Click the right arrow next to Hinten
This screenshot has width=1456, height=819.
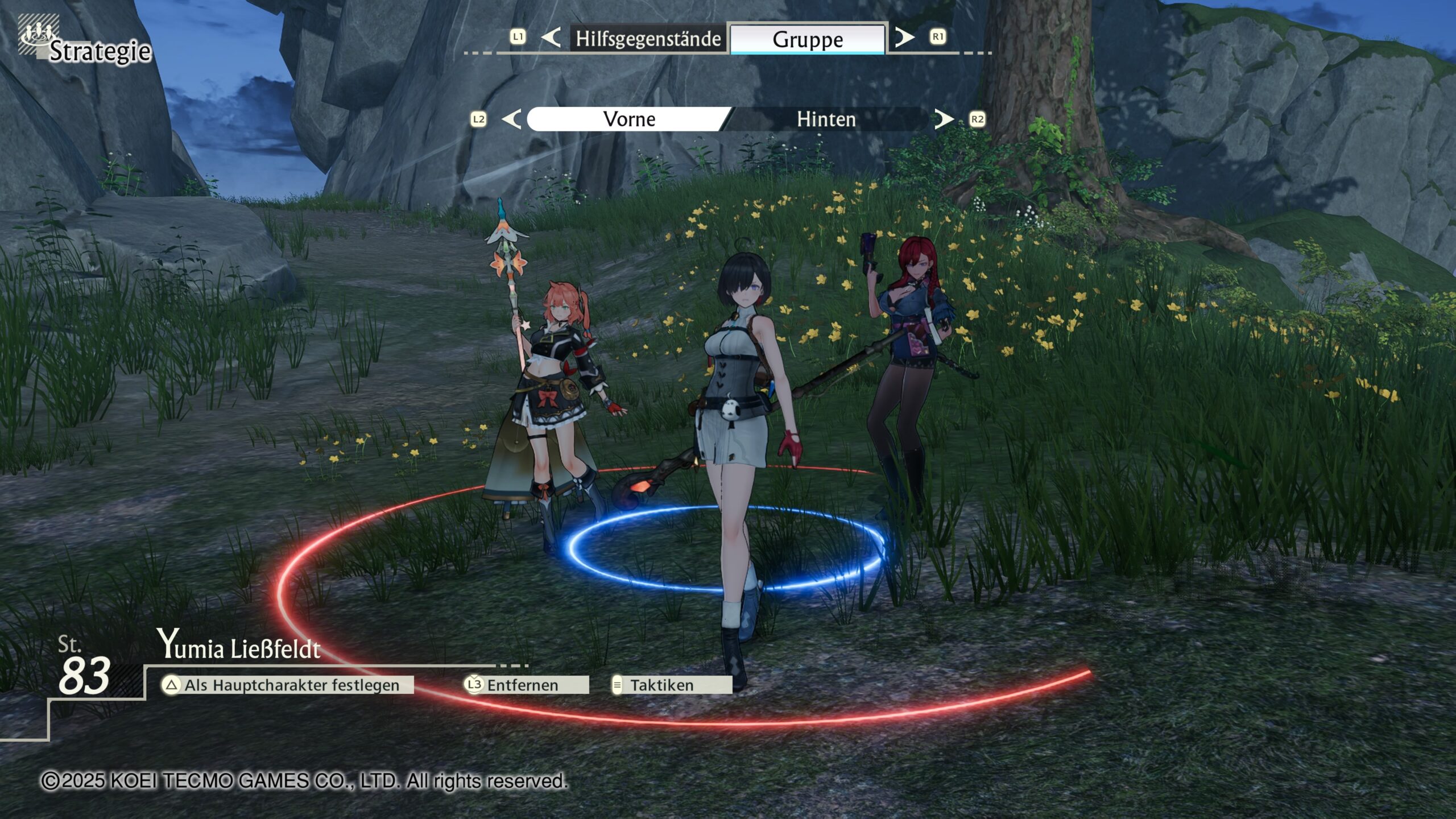point(944,119)
